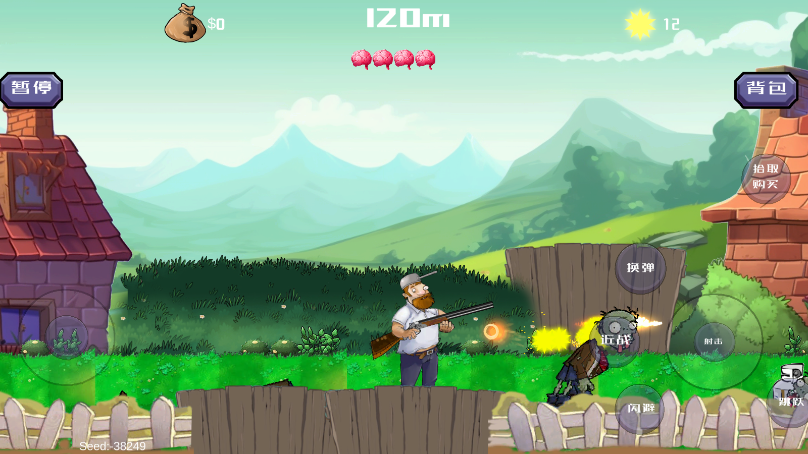The image size is (808, 454).
Task: Click the sun currency icon
Action: coord(640,23)
